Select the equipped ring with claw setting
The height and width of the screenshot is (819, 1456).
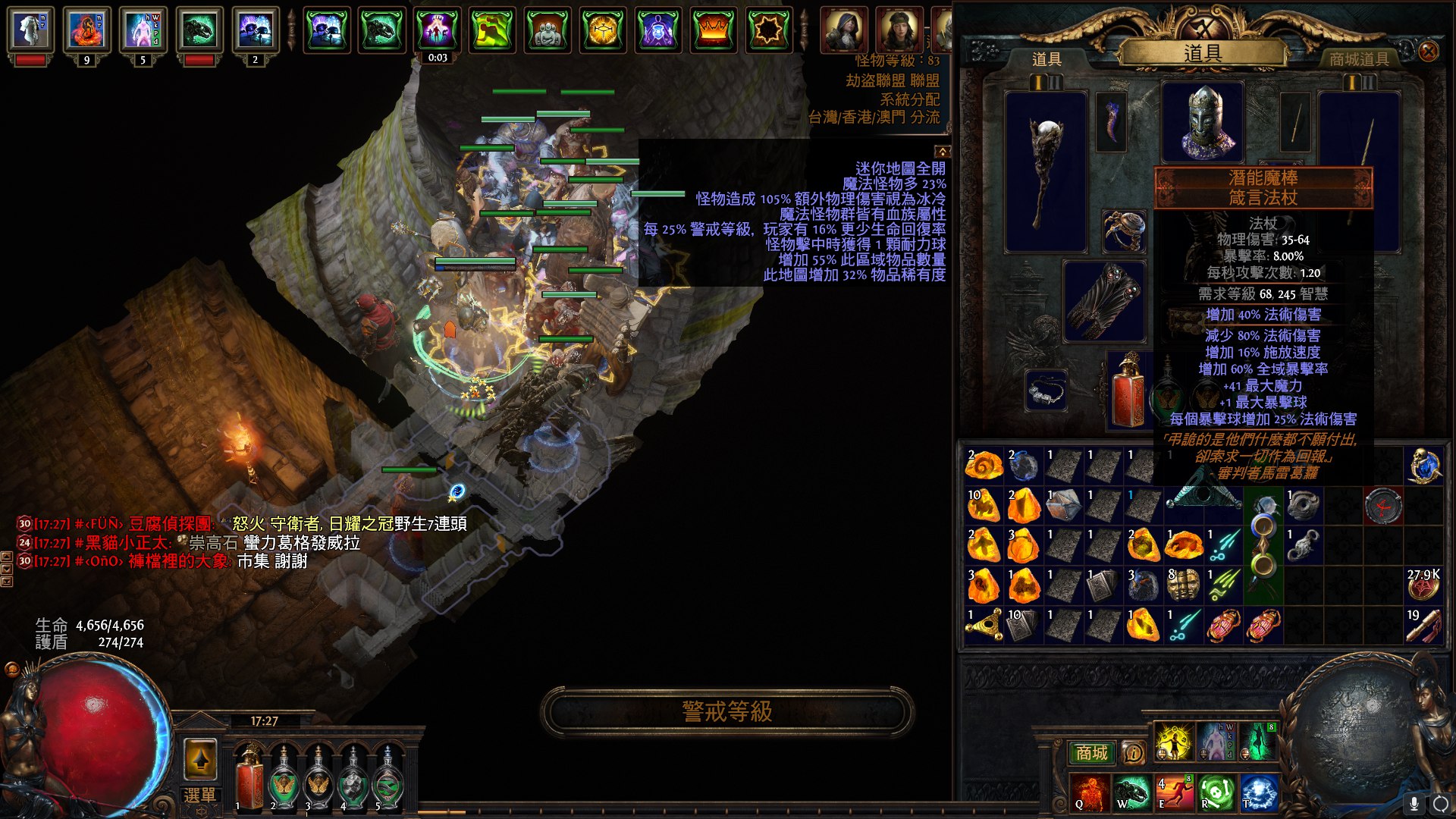tap(1124, 231)
